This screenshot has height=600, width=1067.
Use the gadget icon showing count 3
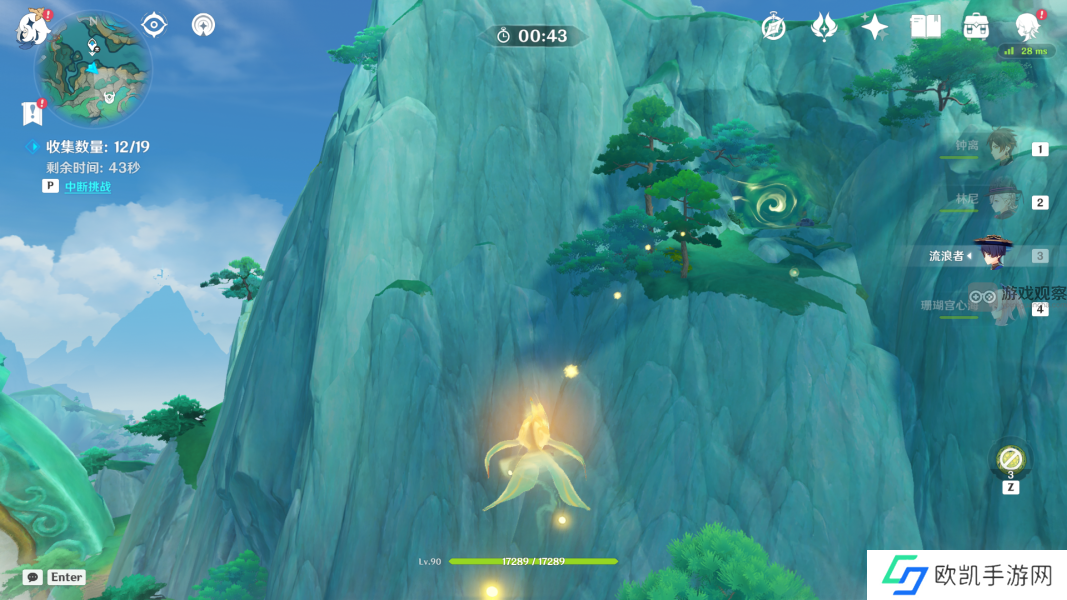[x=1010, y=460]
